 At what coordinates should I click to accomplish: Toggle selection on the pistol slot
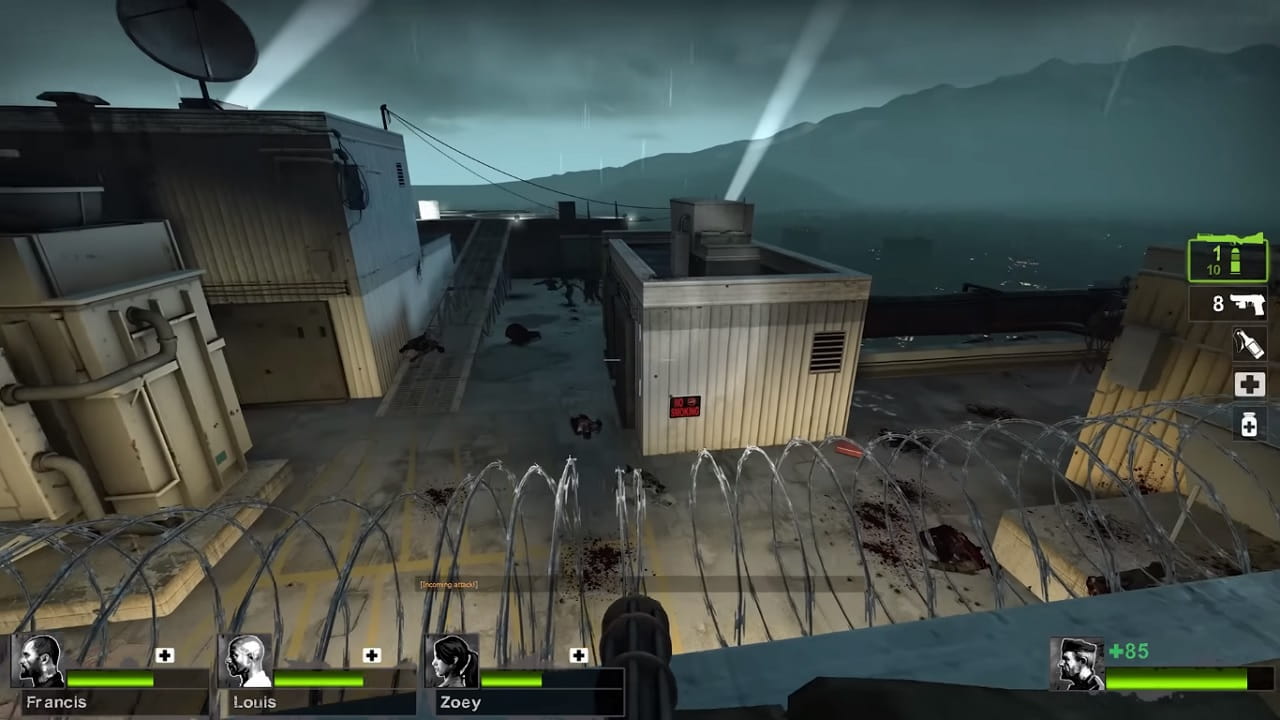[1228, 305]
